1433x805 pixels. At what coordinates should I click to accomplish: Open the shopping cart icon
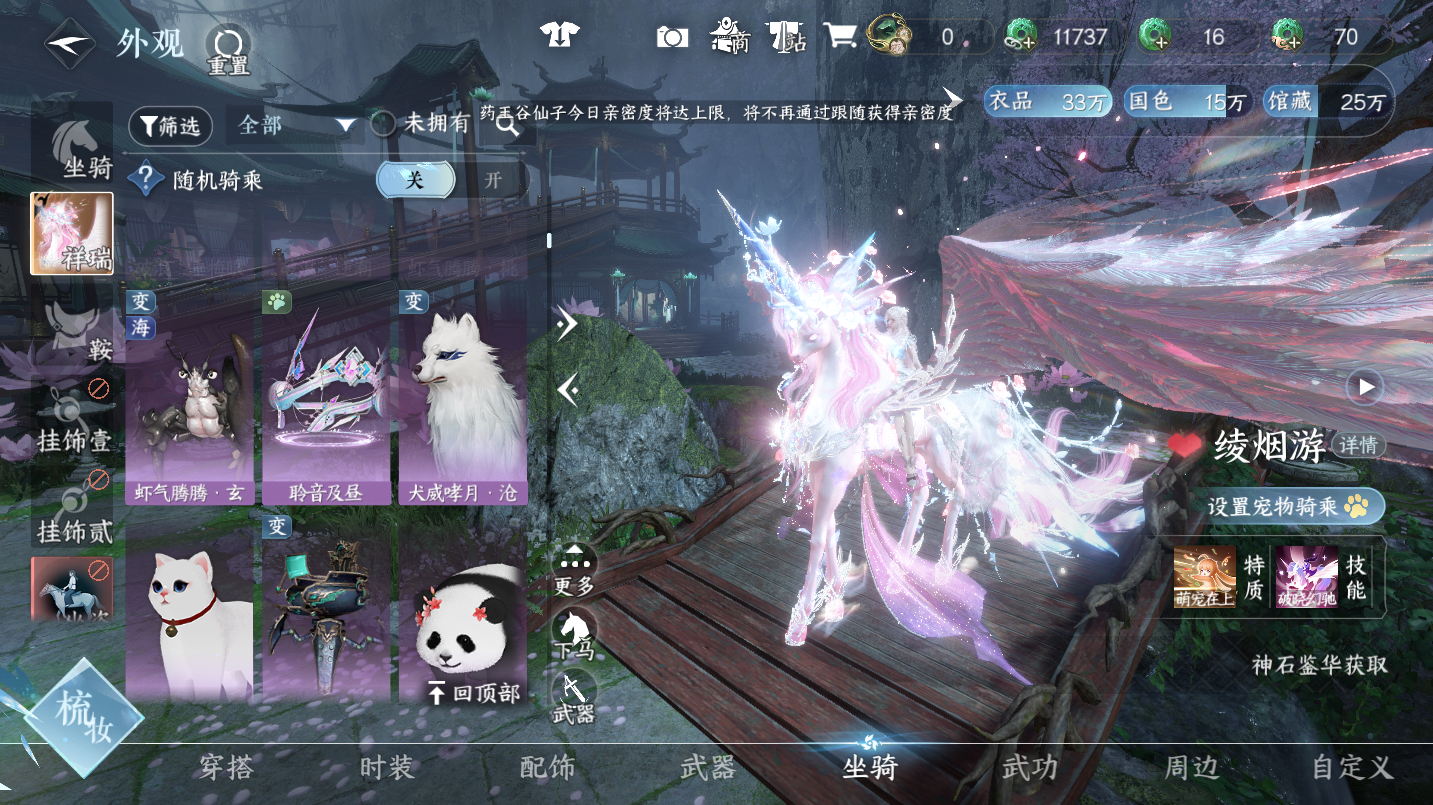(x=840, y=37)
